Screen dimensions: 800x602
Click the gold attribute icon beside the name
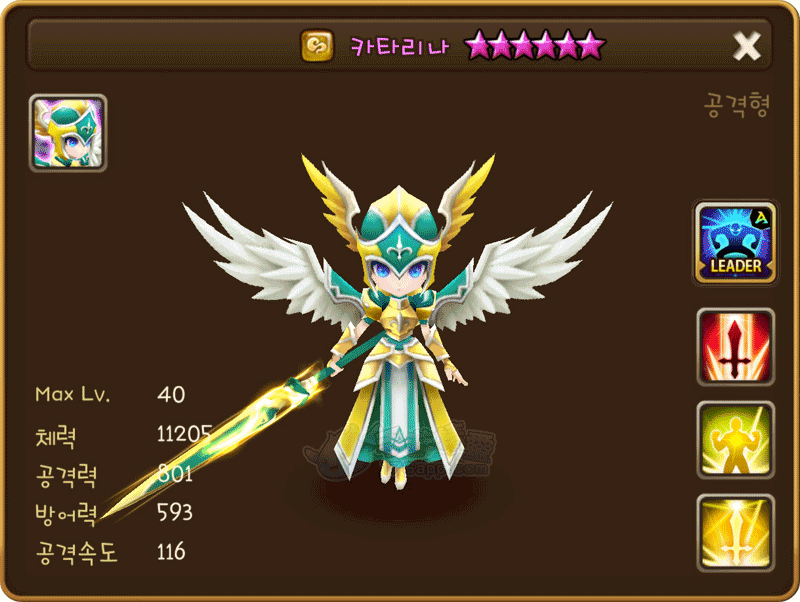pyautogui.click(x=318, y=46)
